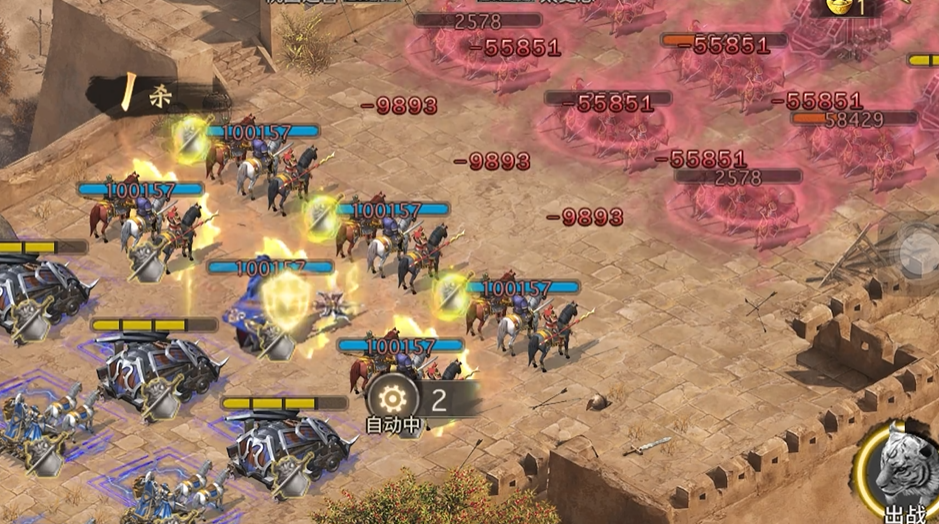Change battle speed with the 2 button

[439, 400]
